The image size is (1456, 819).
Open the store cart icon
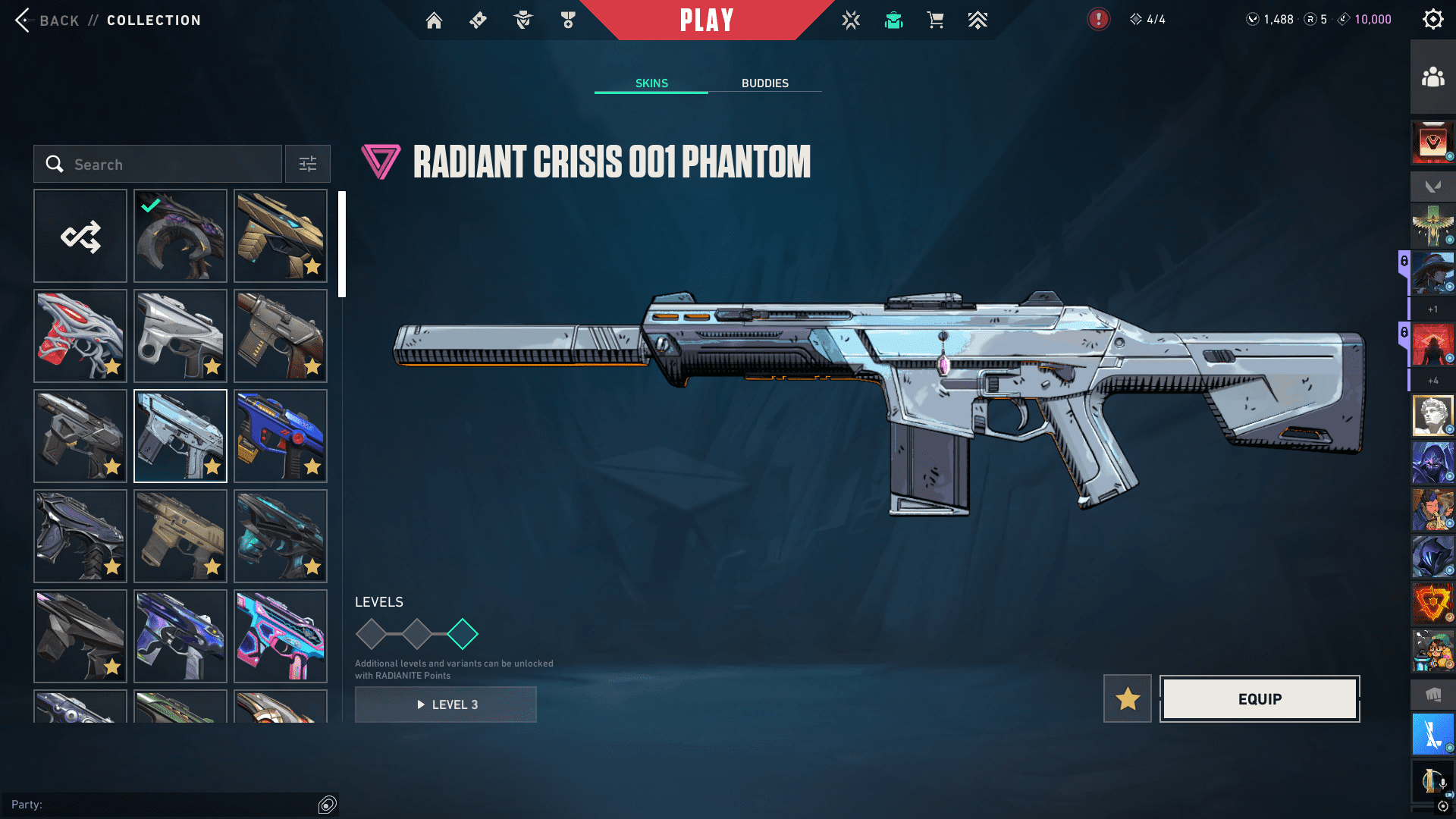tap(936, 20)
